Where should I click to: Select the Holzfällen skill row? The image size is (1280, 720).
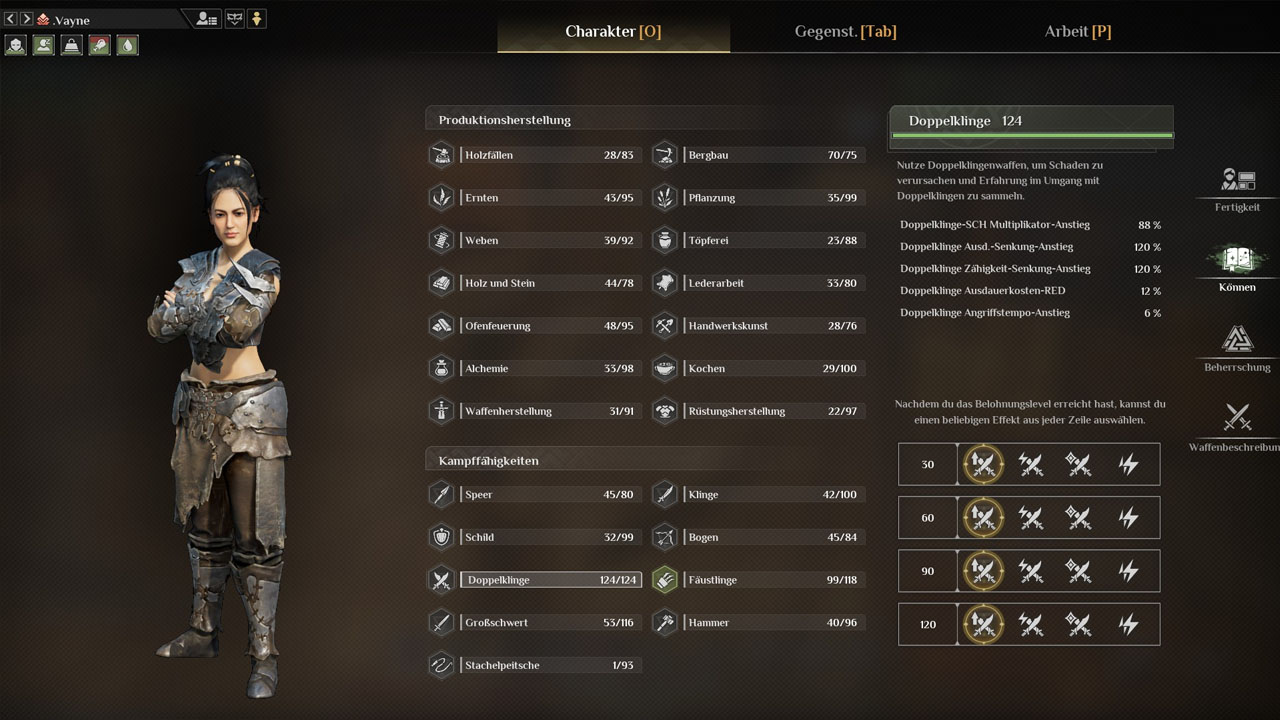pyautogui.click(x=549, y=155)
